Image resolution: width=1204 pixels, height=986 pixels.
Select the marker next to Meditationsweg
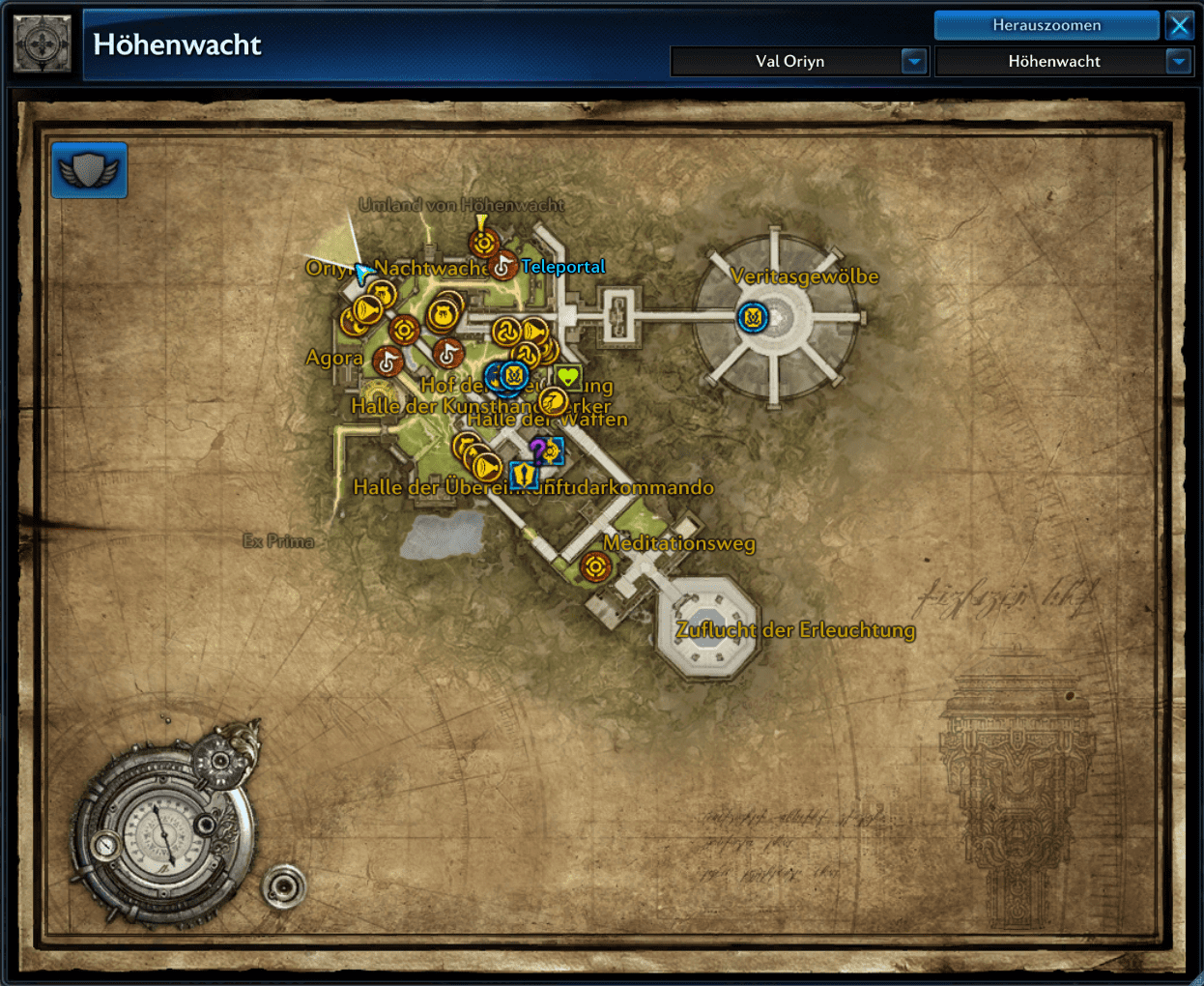595,566
